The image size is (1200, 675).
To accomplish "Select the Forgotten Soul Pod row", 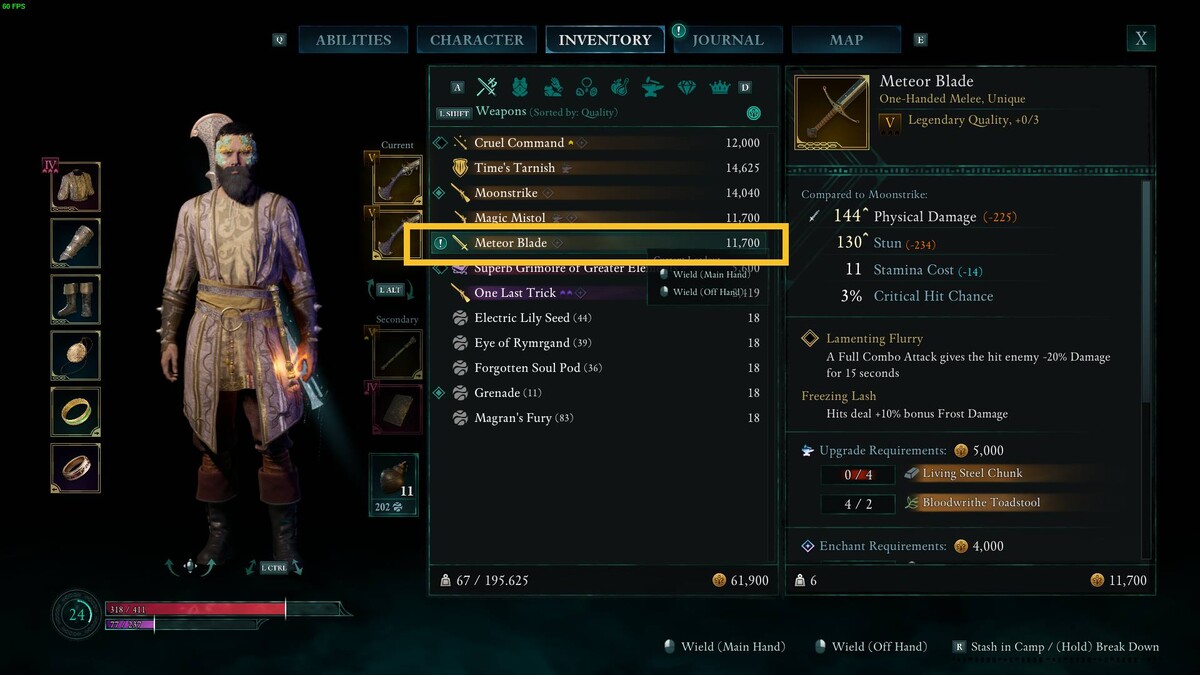I will [x=524, y=368].
